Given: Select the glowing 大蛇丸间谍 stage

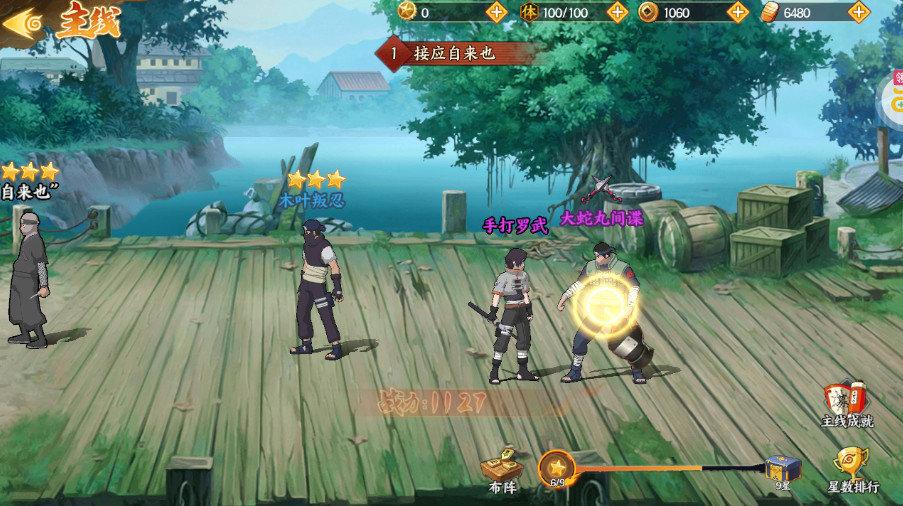Looking at the screenshot, I should (x=606, y=310).
